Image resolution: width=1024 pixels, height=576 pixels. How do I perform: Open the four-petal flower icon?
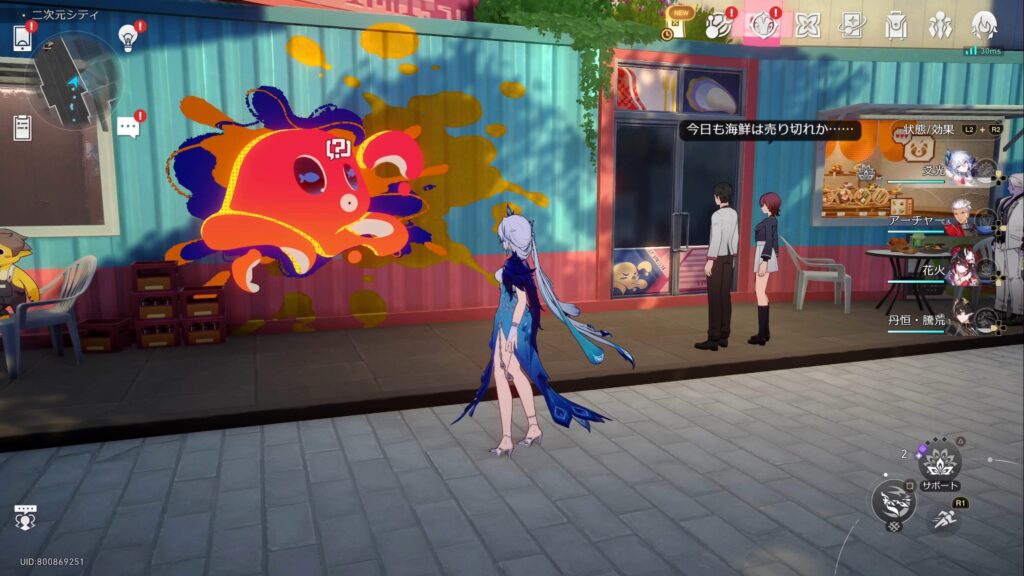[x=807, y=25]
